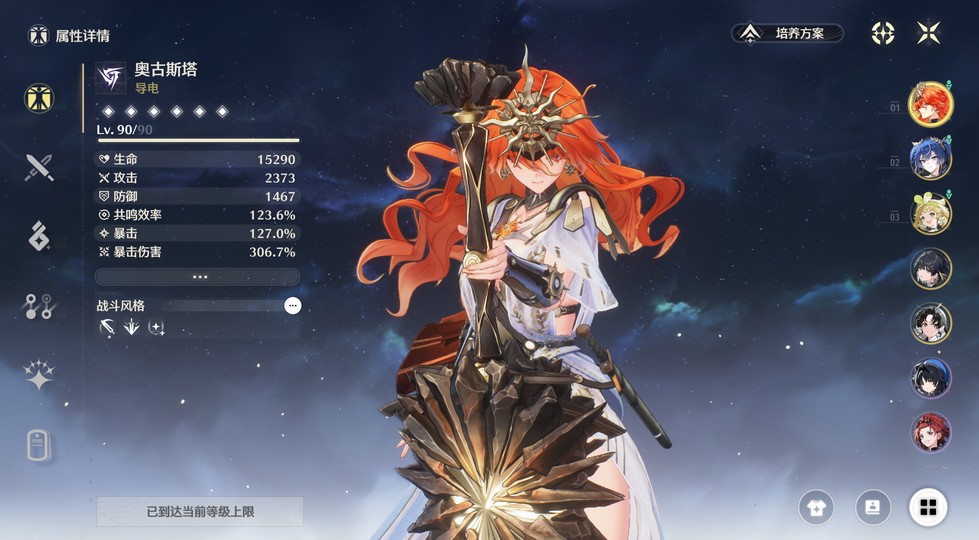
Task: Switch to the connected nodes skill tab
Action: (x=39, y=307)
